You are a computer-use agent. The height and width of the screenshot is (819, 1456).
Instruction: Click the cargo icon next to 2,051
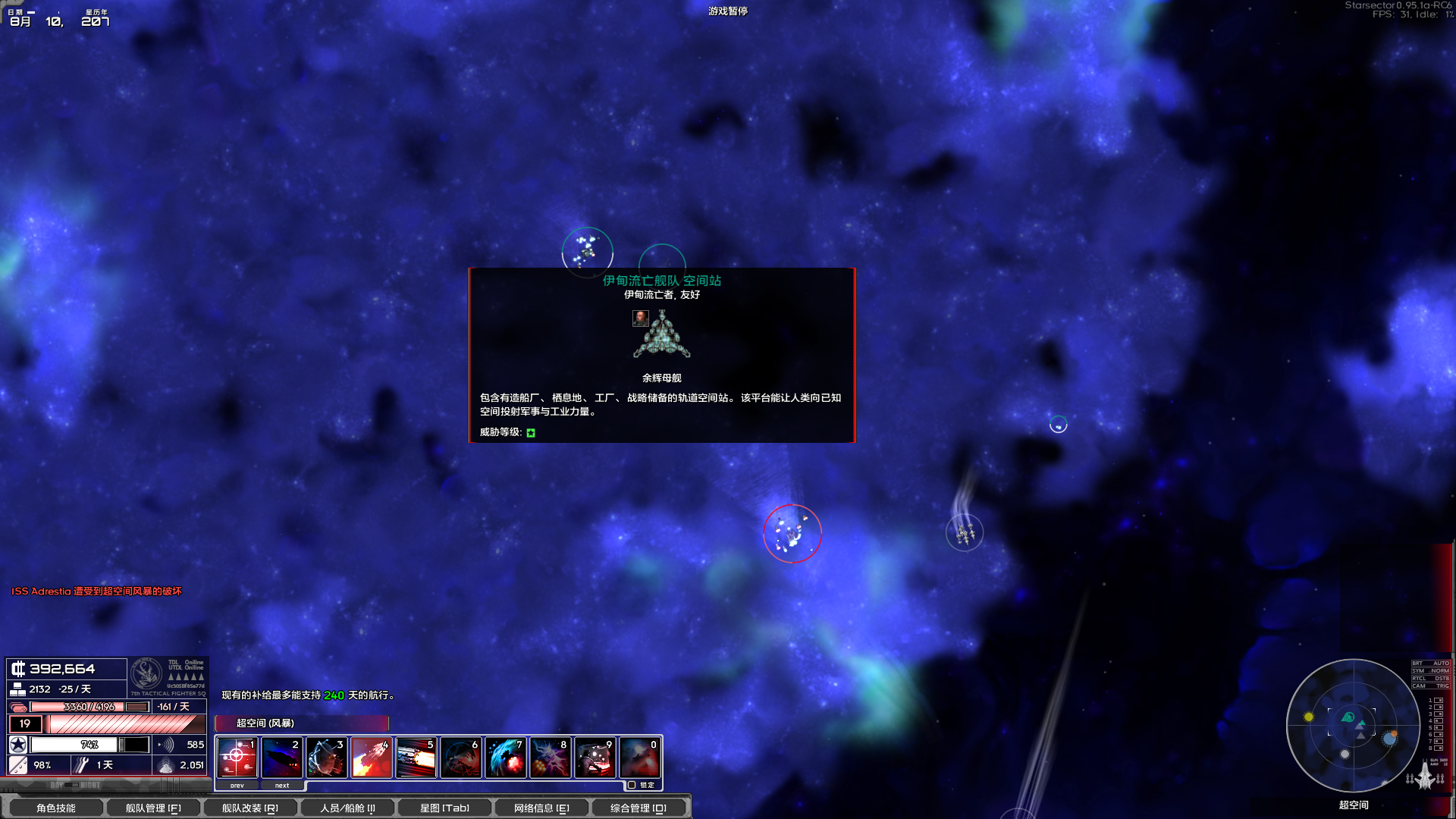[167, 766]
